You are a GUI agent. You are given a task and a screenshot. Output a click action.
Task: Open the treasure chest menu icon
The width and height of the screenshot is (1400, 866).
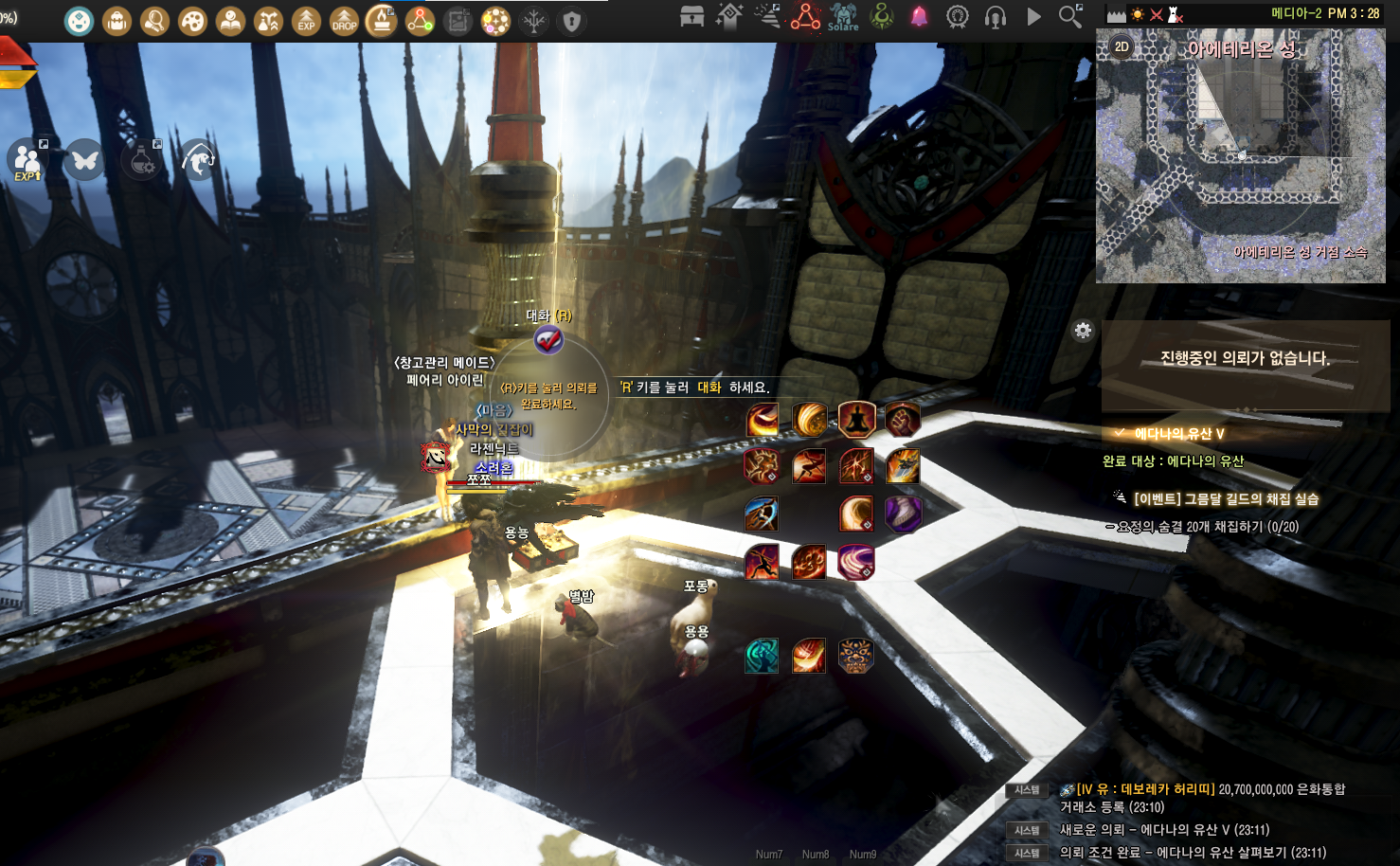tap(692, 16)
